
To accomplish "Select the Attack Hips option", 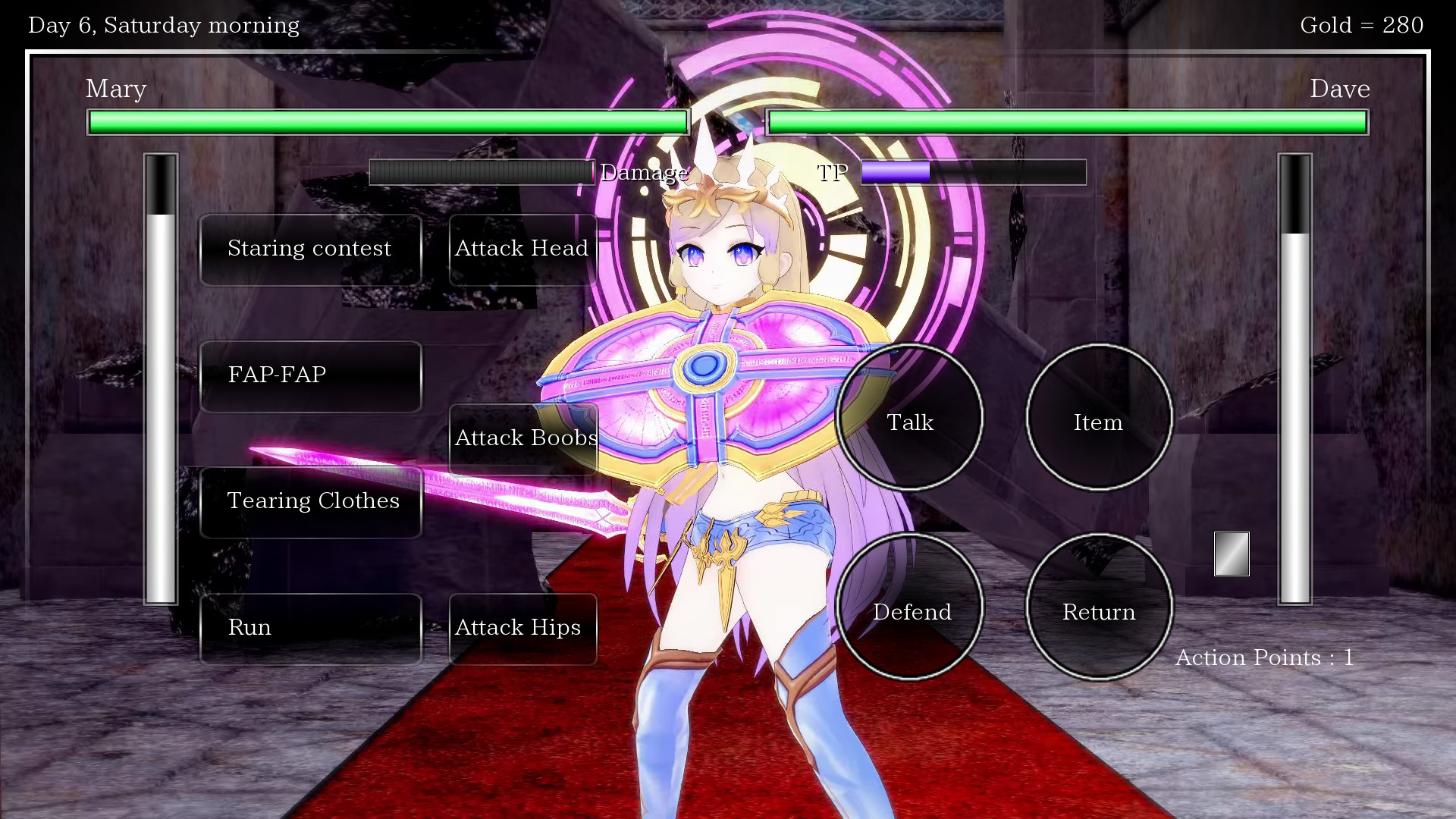I will click(x=522, y=629).
